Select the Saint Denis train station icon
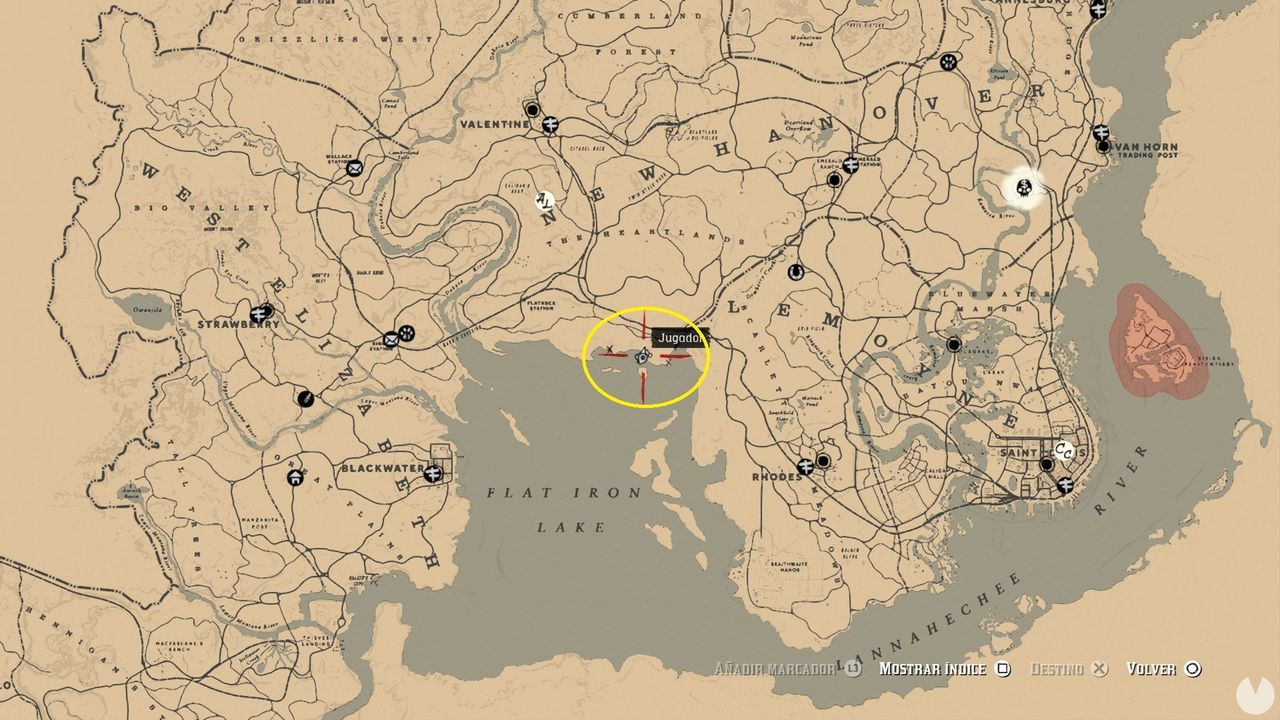 click(x=1066, y=485)
